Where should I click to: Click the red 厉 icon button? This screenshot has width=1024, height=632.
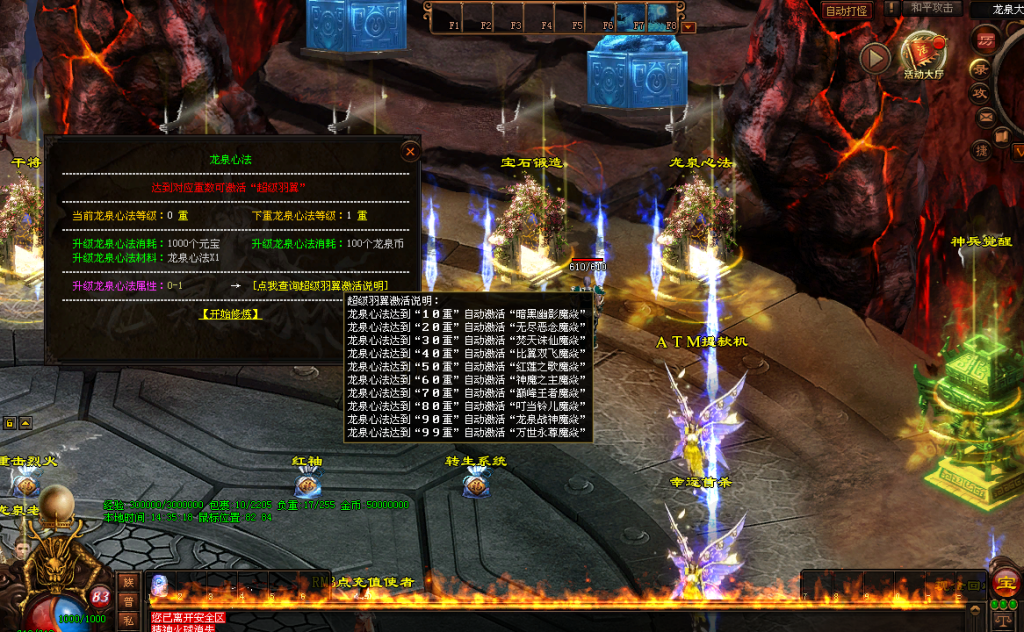[x=987, y=40]
